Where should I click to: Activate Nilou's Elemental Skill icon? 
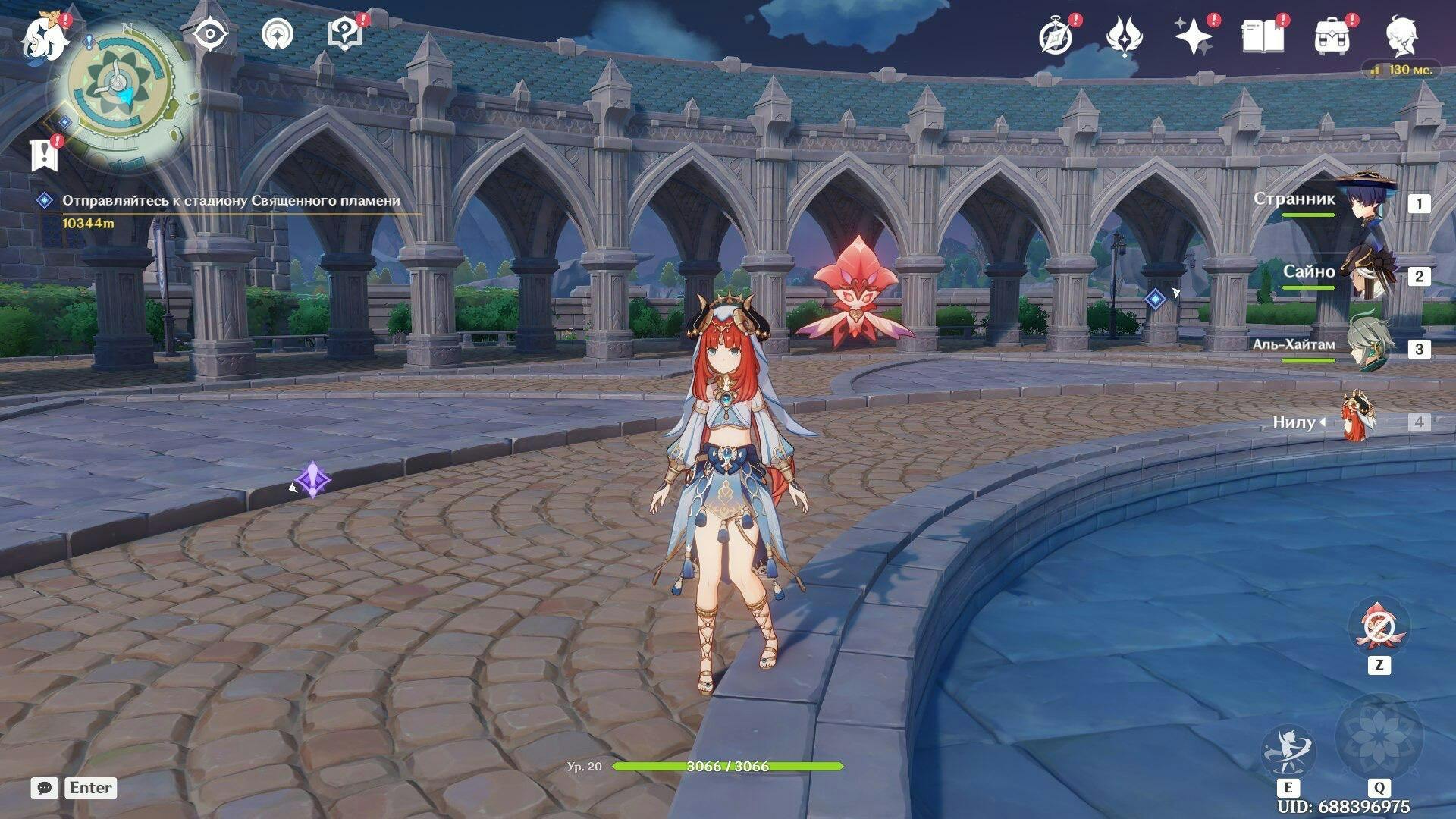[x=1288, y=752]
